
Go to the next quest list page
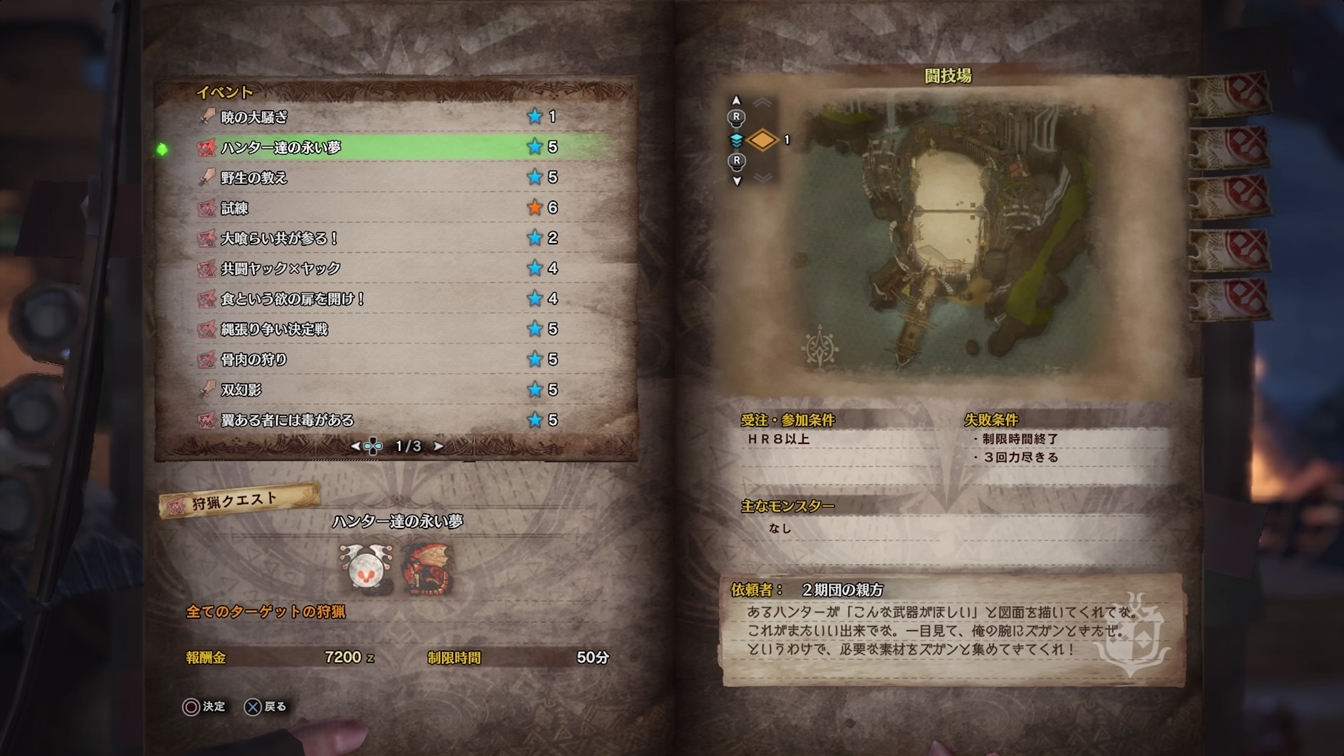pos(438,446)
